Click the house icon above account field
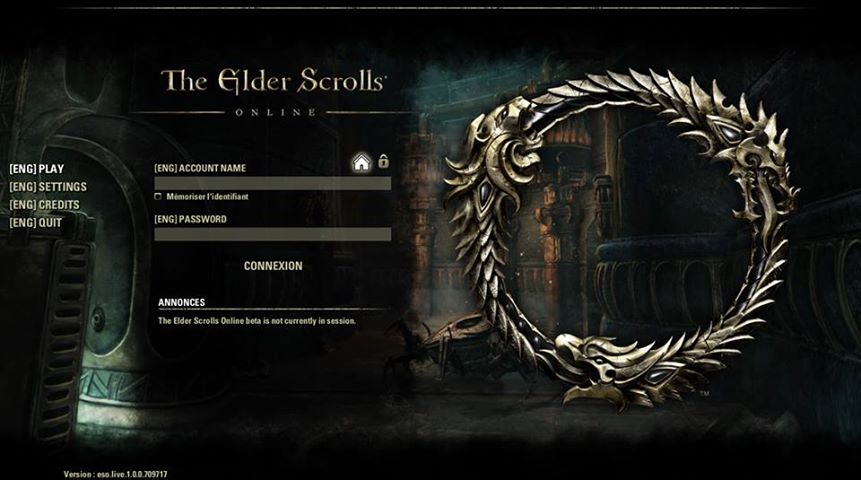The width and height of the screenshot is (861, 480). pyautogui.click(x=361, y=164)
